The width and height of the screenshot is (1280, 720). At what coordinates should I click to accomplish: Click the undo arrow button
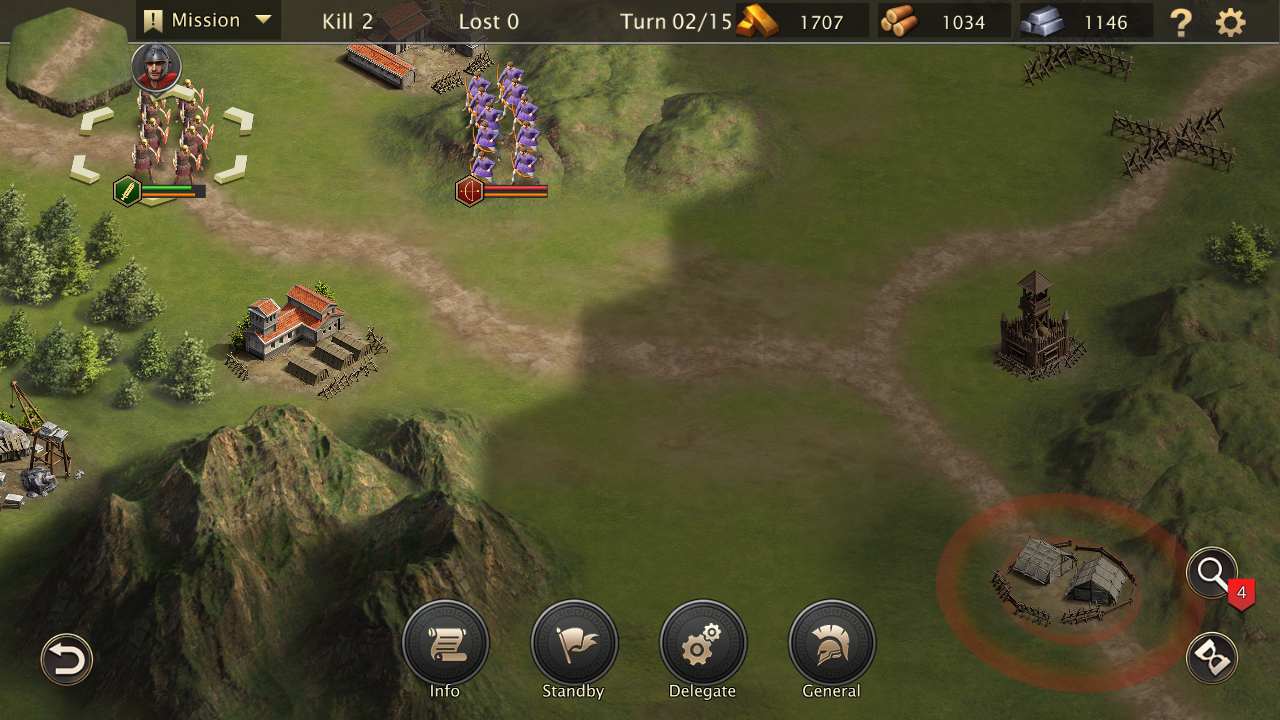[67, 660]
